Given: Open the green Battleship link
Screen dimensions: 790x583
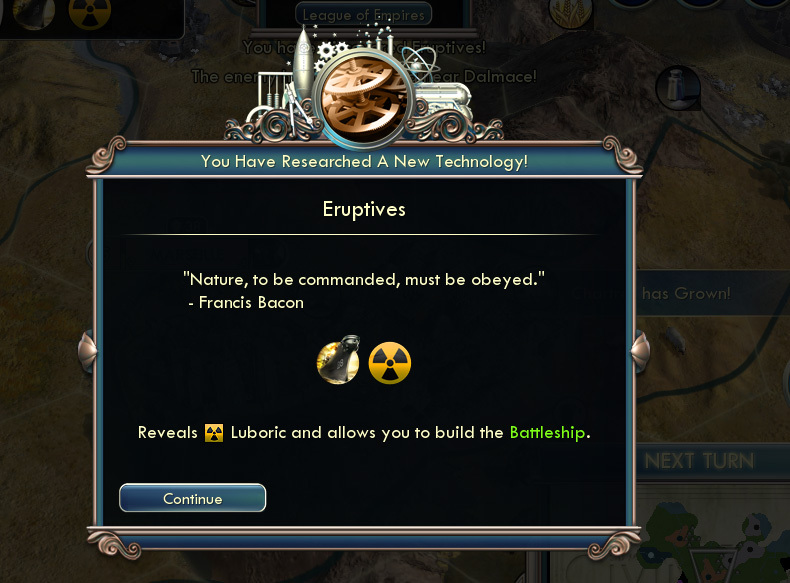Looking at the screenshot, I should [x=547, y=433].
